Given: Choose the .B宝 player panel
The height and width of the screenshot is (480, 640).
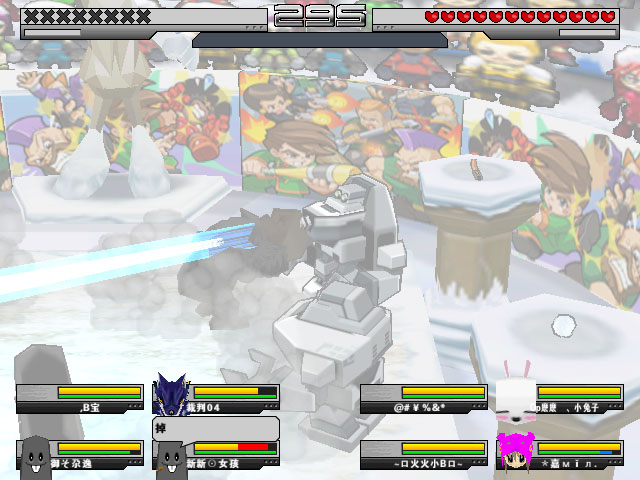Looking at the screenshot, I should tap(80, 399).
